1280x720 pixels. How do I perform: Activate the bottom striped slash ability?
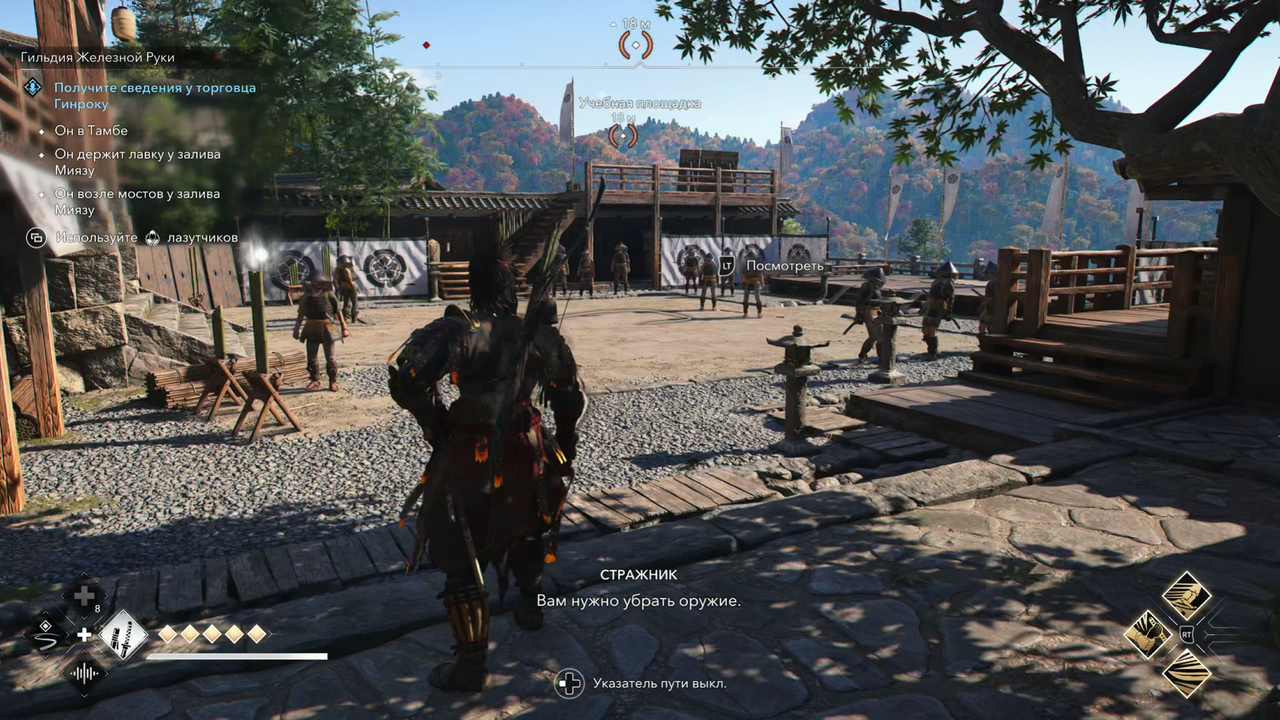[x=1186, y=672]
